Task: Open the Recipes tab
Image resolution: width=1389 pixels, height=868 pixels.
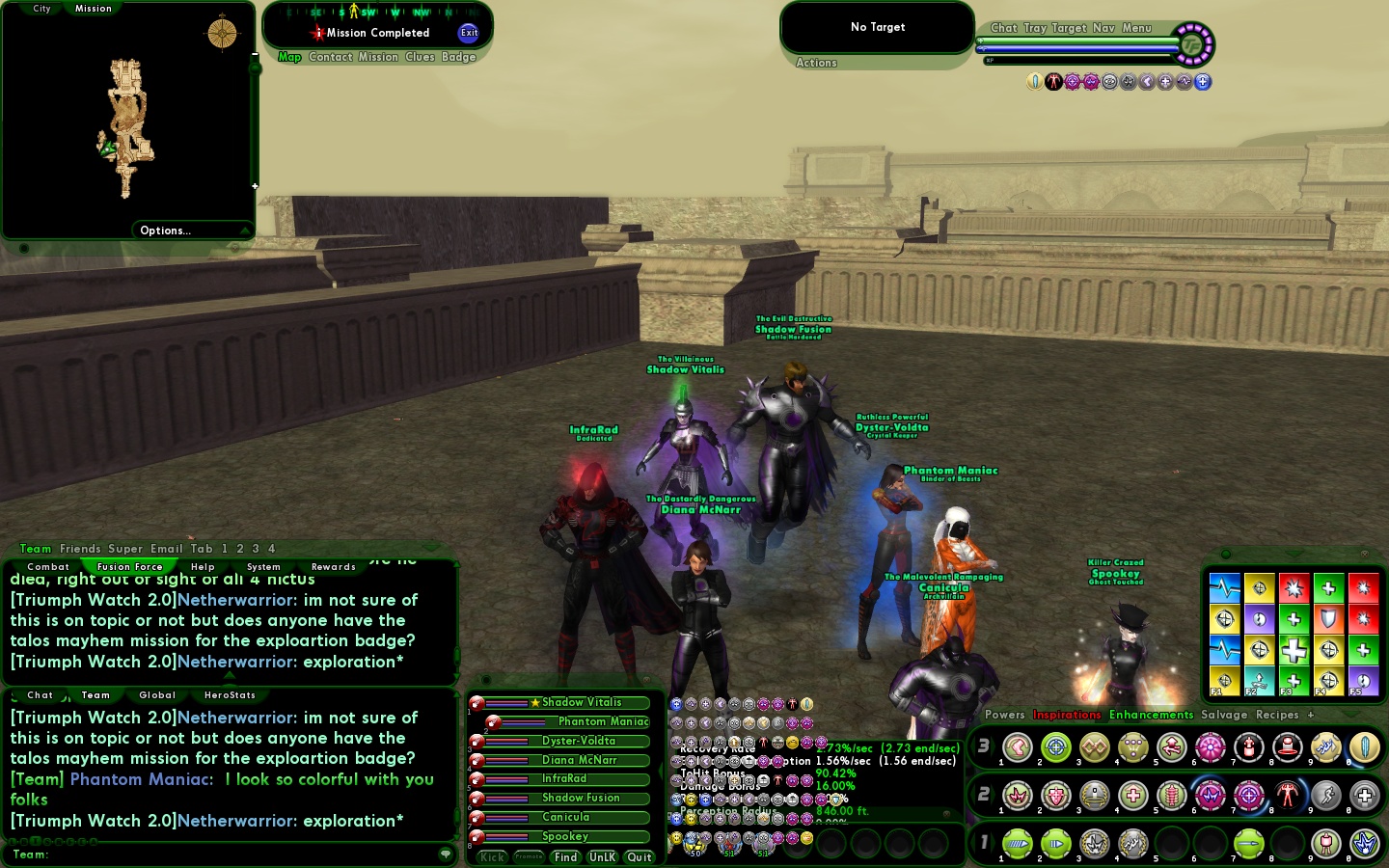Action: 1276,715
